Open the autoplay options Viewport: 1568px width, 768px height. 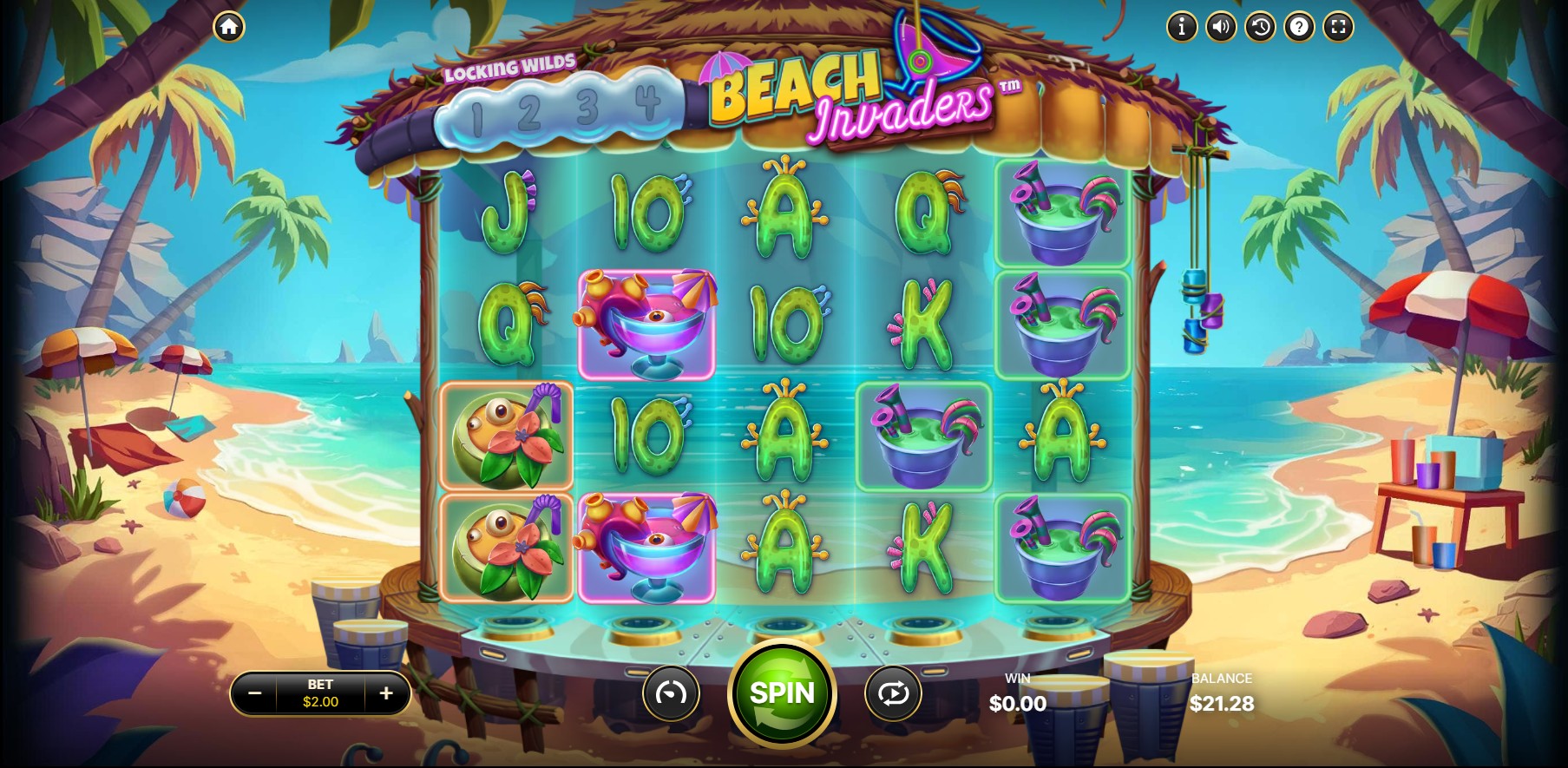coord(894,693)
